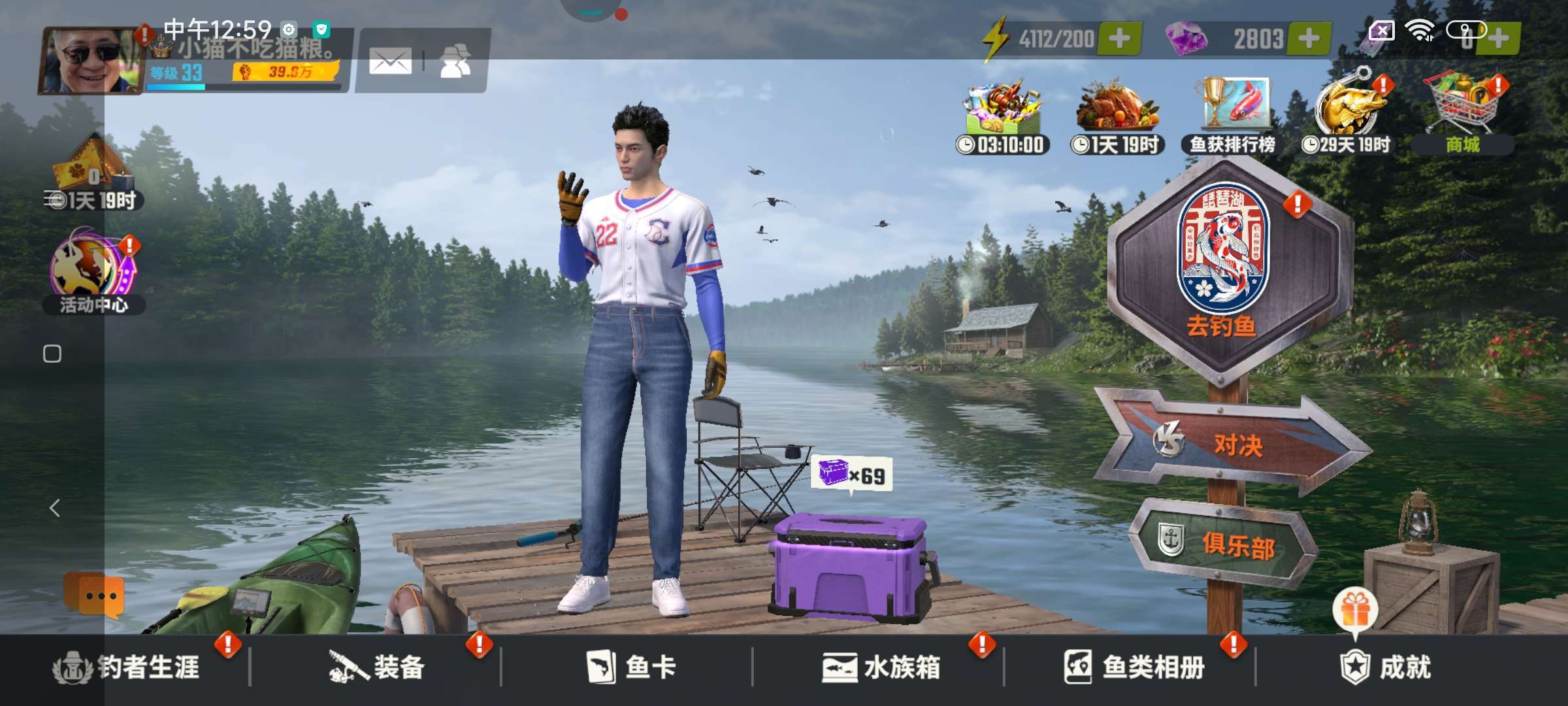Open the player profile avatar
This screenshot has height=706, width=1568.
tap(88, 60)
